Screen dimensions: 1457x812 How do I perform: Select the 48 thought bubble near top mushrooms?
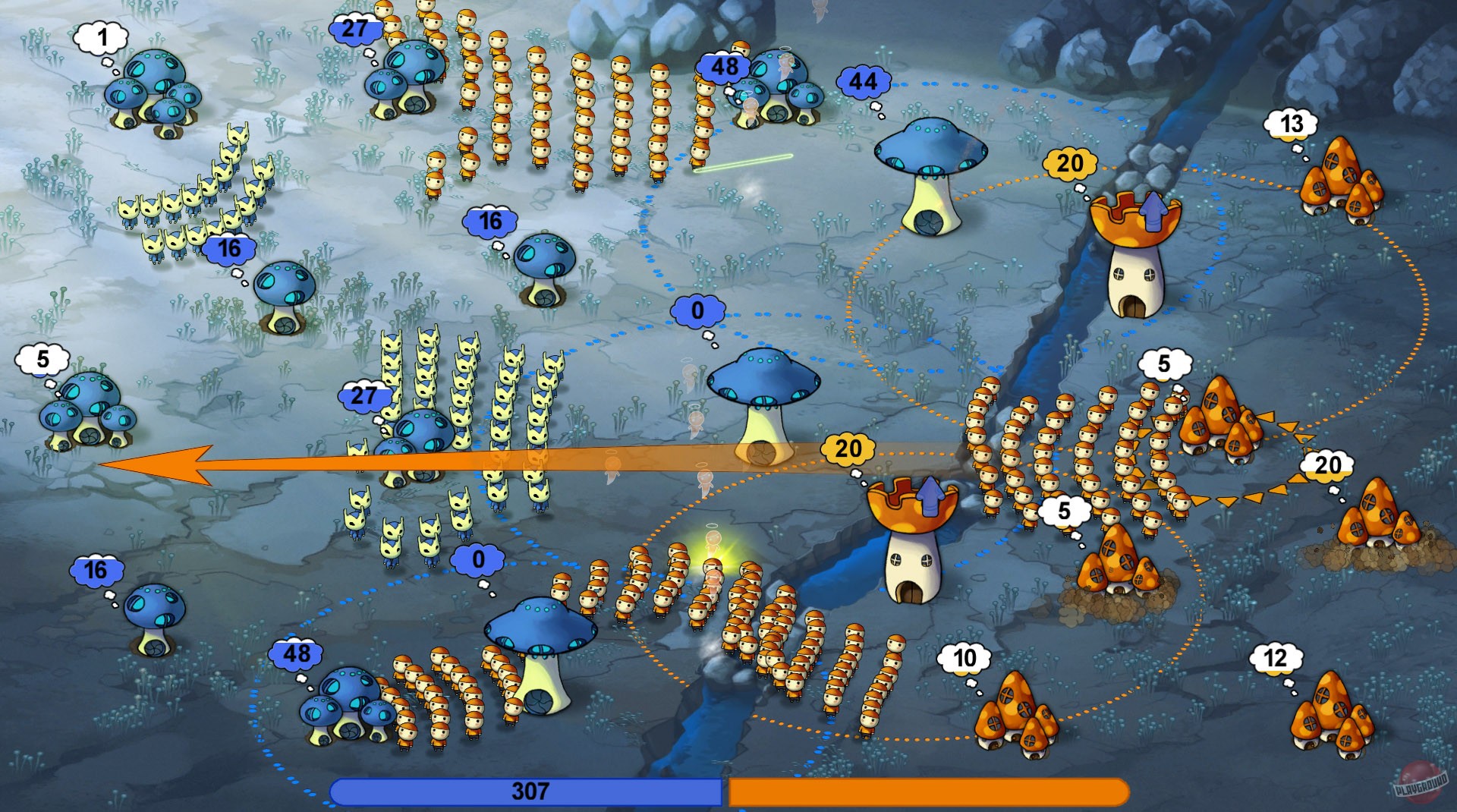pos(723,68)
